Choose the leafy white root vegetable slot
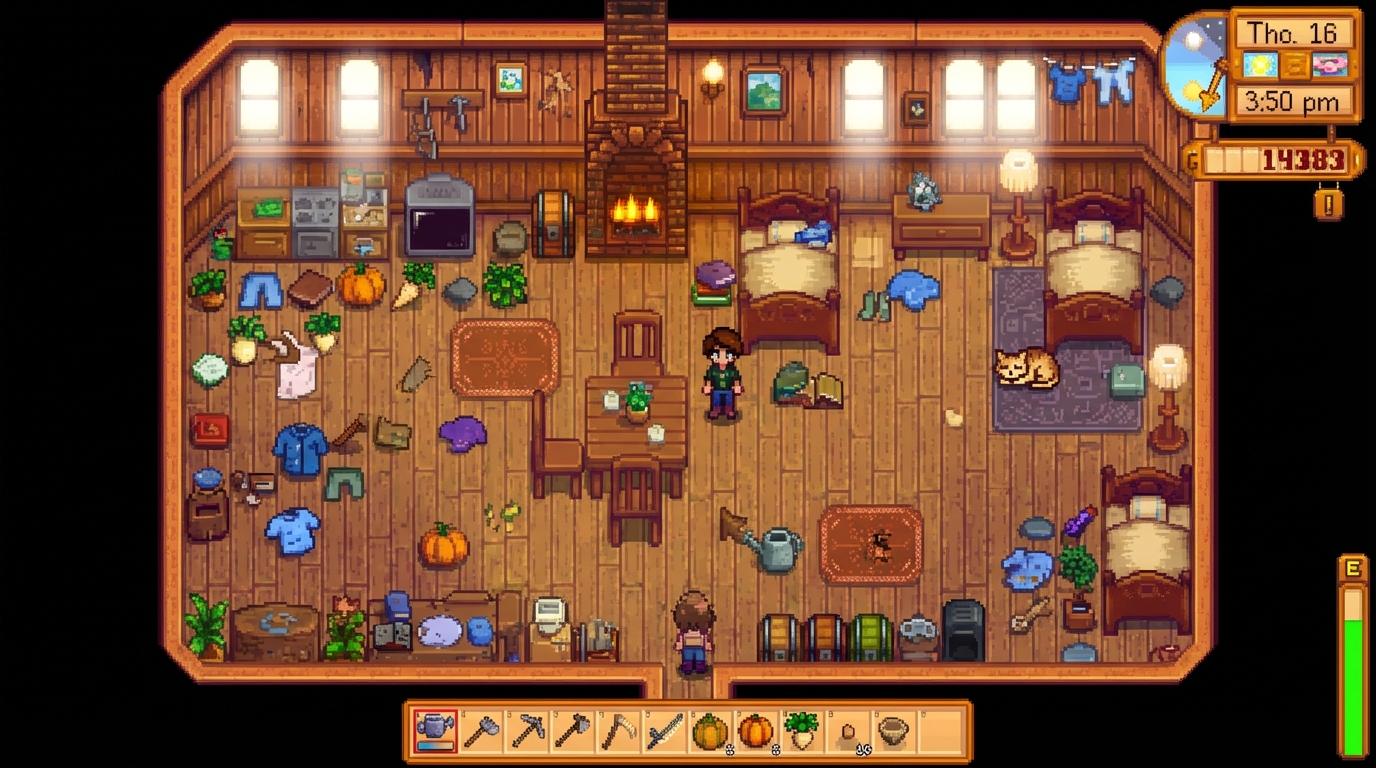Screen dimensions: 1376x768 [802, 732]
